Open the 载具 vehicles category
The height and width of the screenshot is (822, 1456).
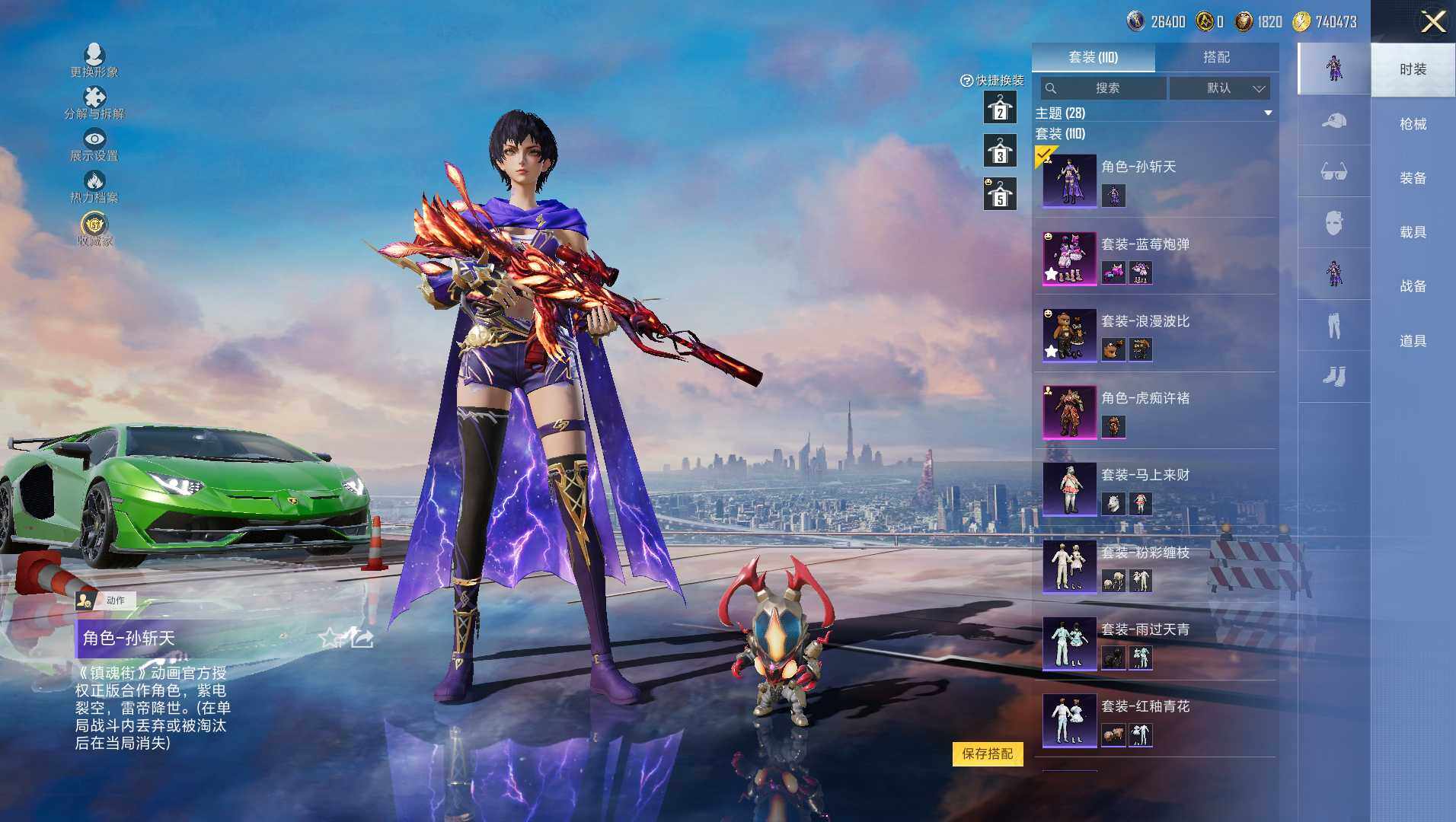pos(1413,232)
